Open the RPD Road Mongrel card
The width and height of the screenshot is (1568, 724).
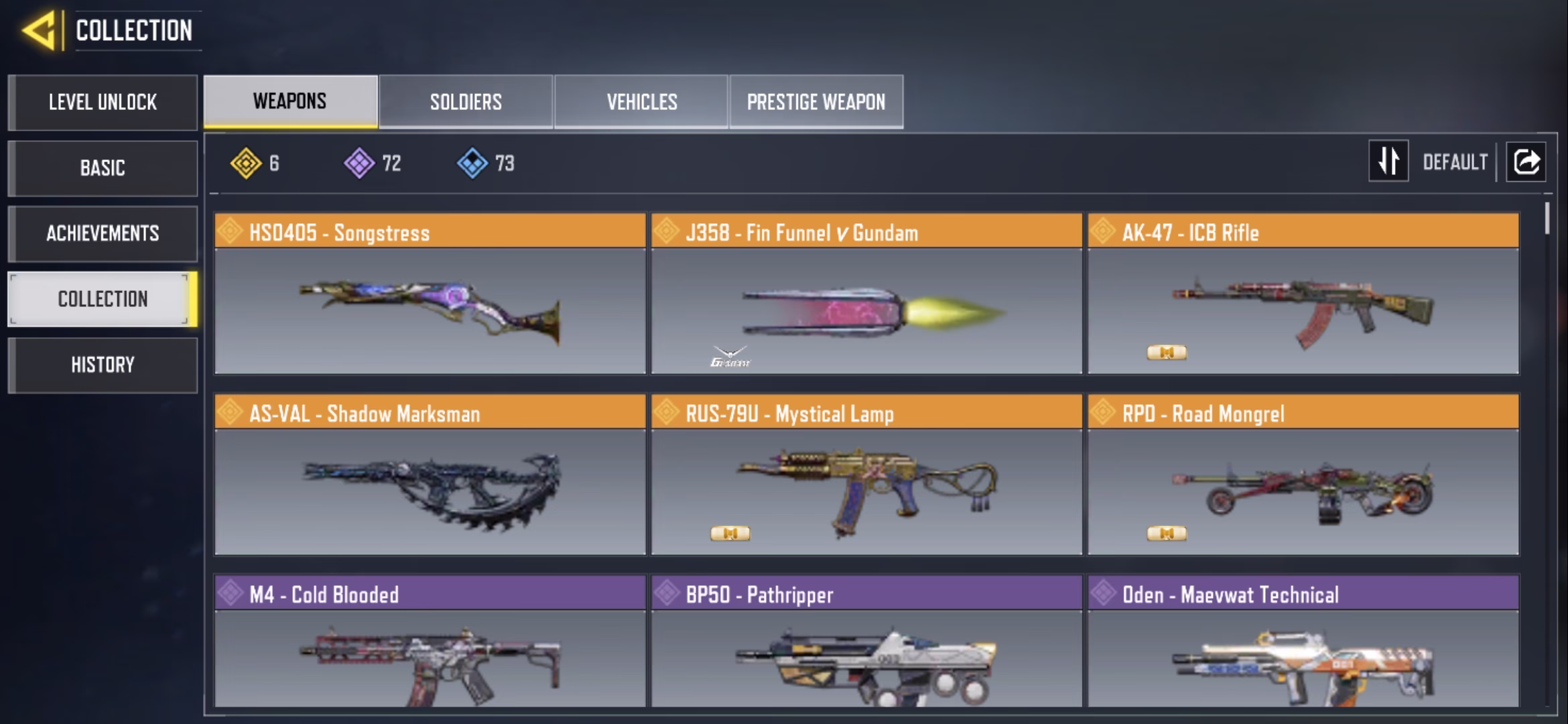pos(1303,475)
